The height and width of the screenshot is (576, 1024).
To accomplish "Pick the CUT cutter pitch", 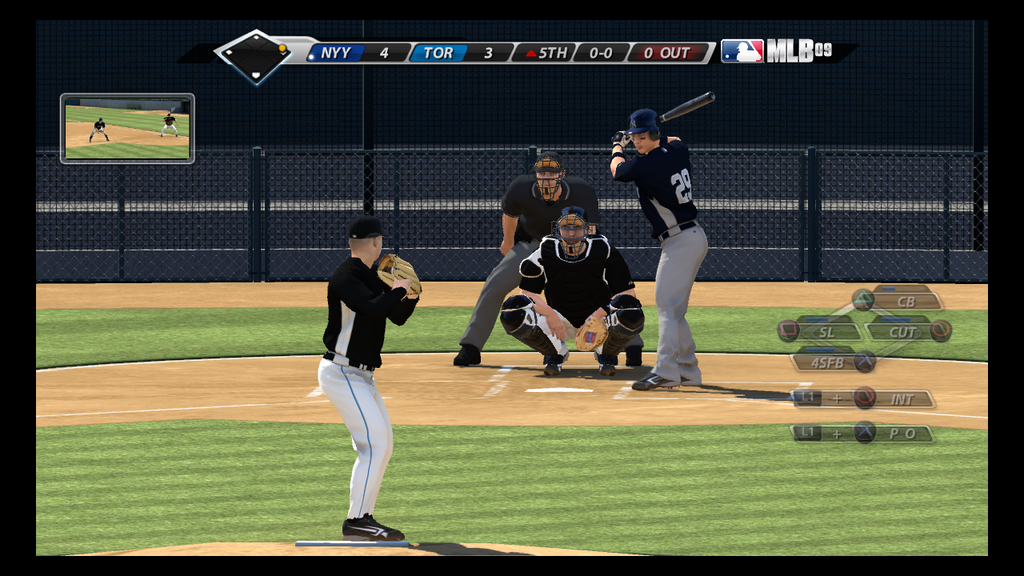I will [903, 331].
